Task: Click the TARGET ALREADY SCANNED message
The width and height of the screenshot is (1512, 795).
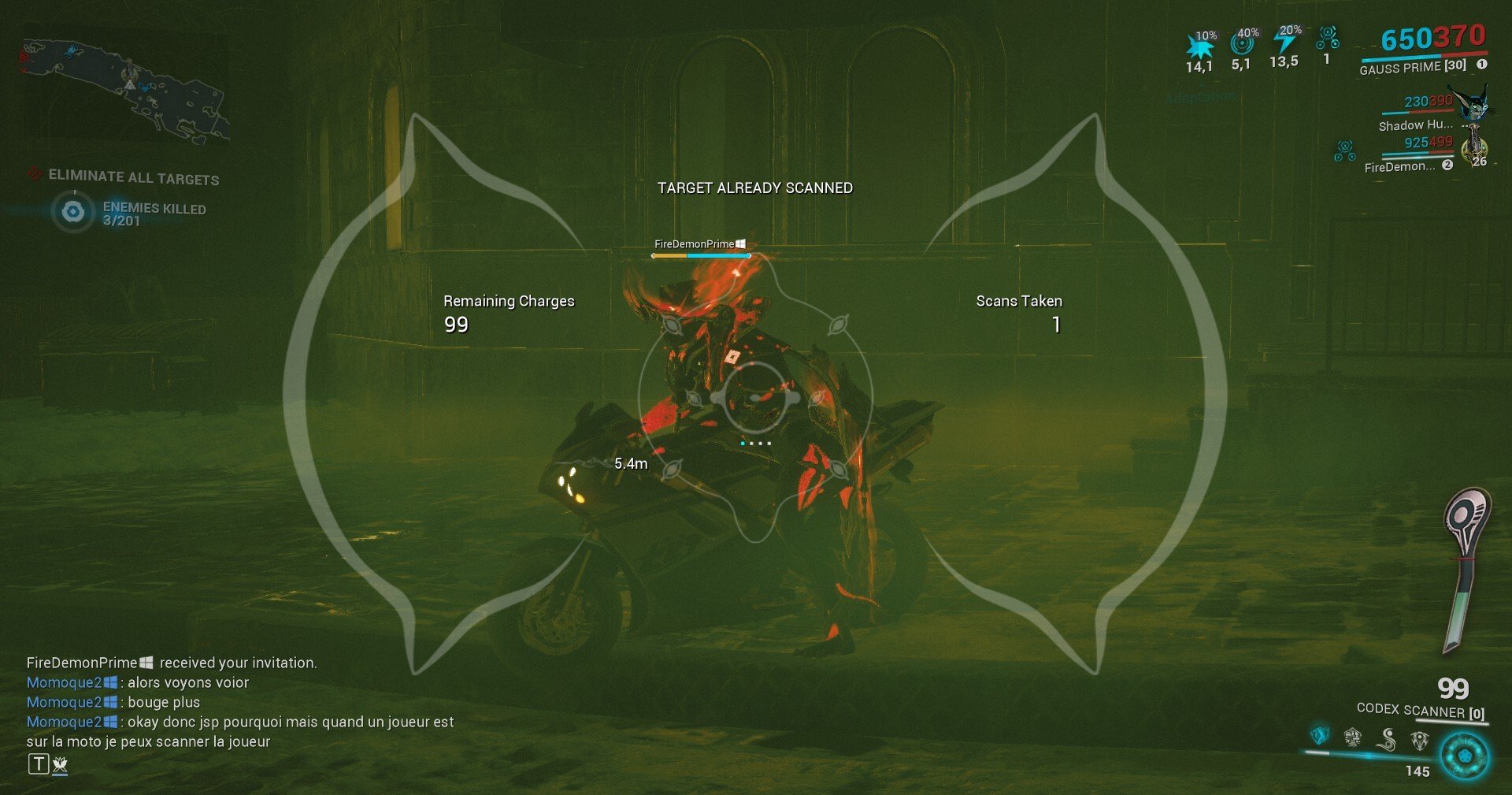Action: click(x=755, y=188)
